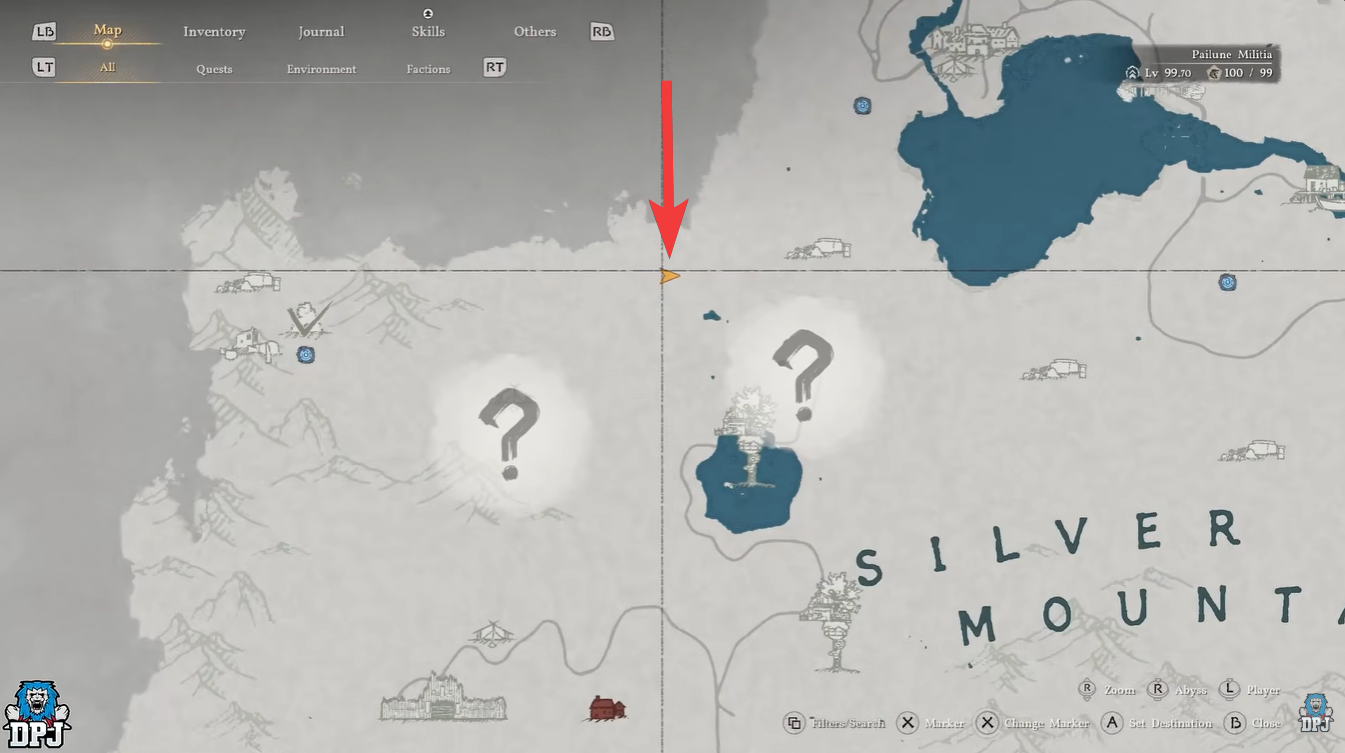Select the blue teleport icon below the large lake
The width and height of the screenshot is (1345, 753).
(x=1227, y=281)
